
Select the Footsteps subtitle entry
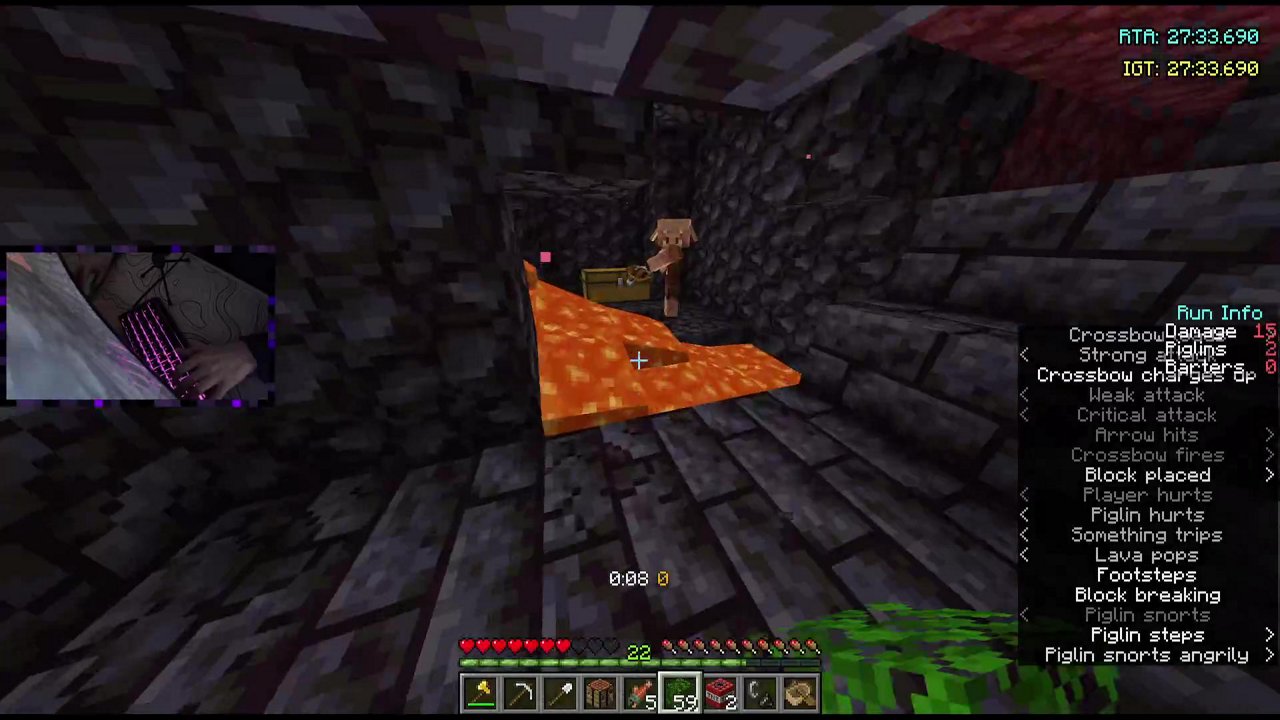point(1146,575)
